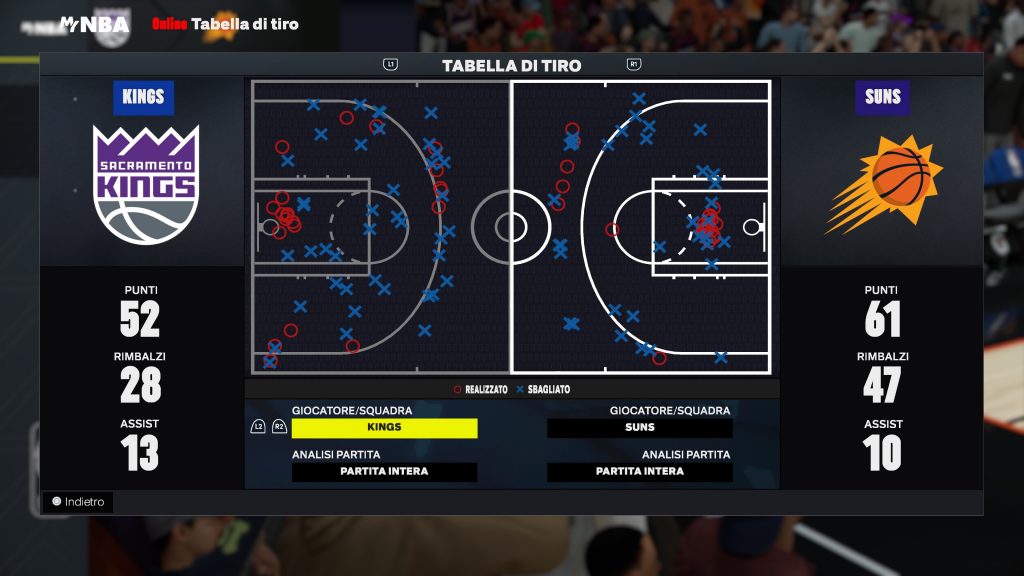Screen dimensions: 1024x576
Task: Select the yellow KINGS player/team selector
Action: 384,428
